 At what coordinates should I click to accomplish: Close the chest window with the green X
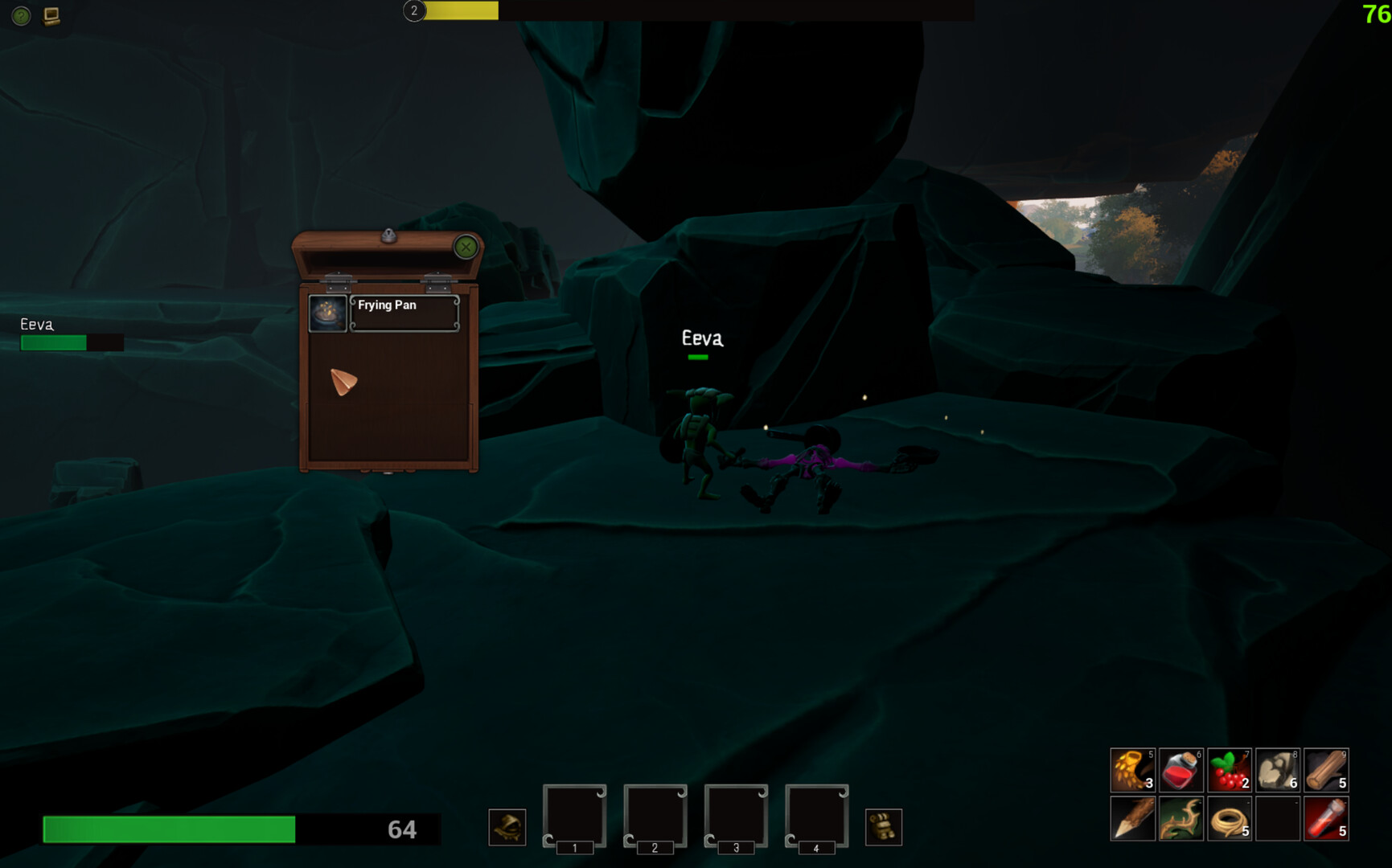coord(464,248)
